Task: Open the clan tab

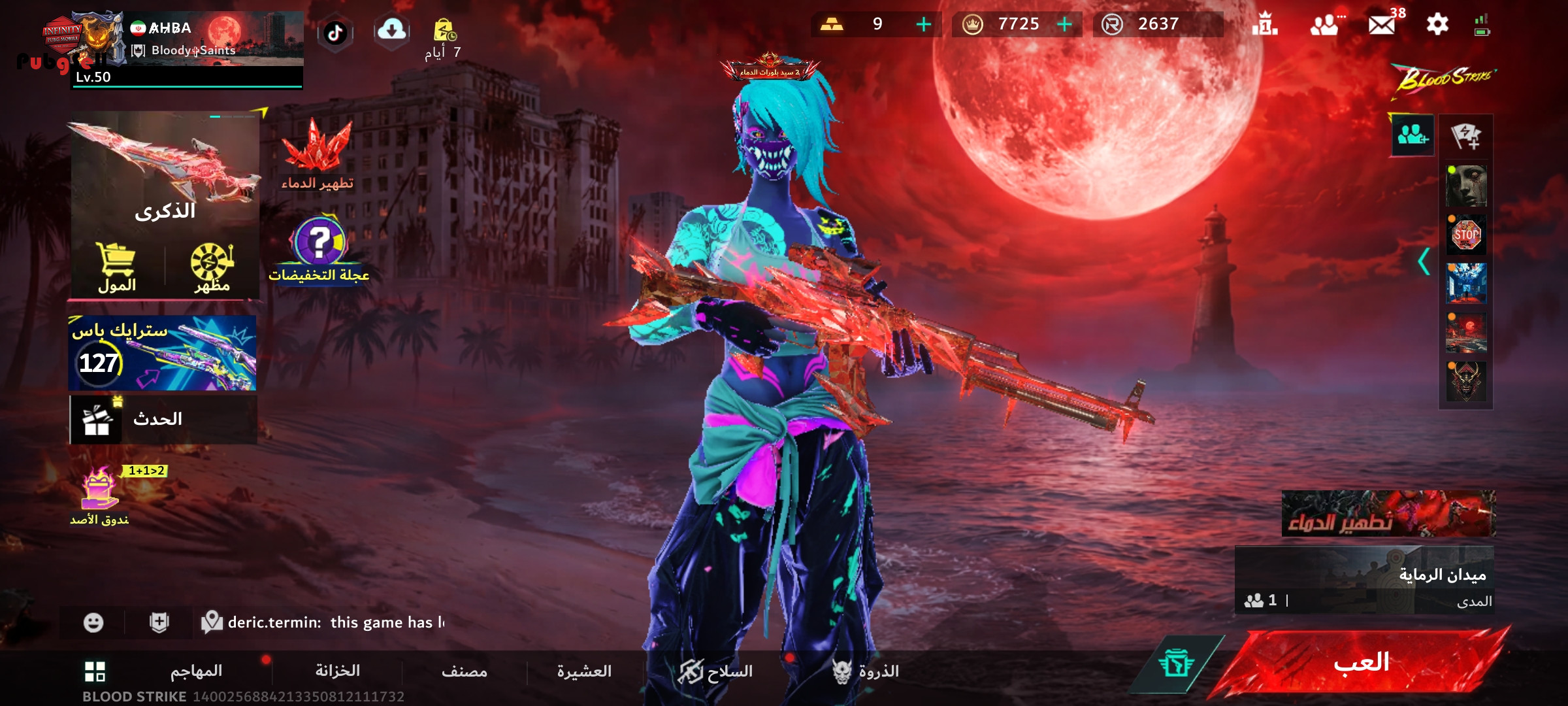Action: [584, 671]
